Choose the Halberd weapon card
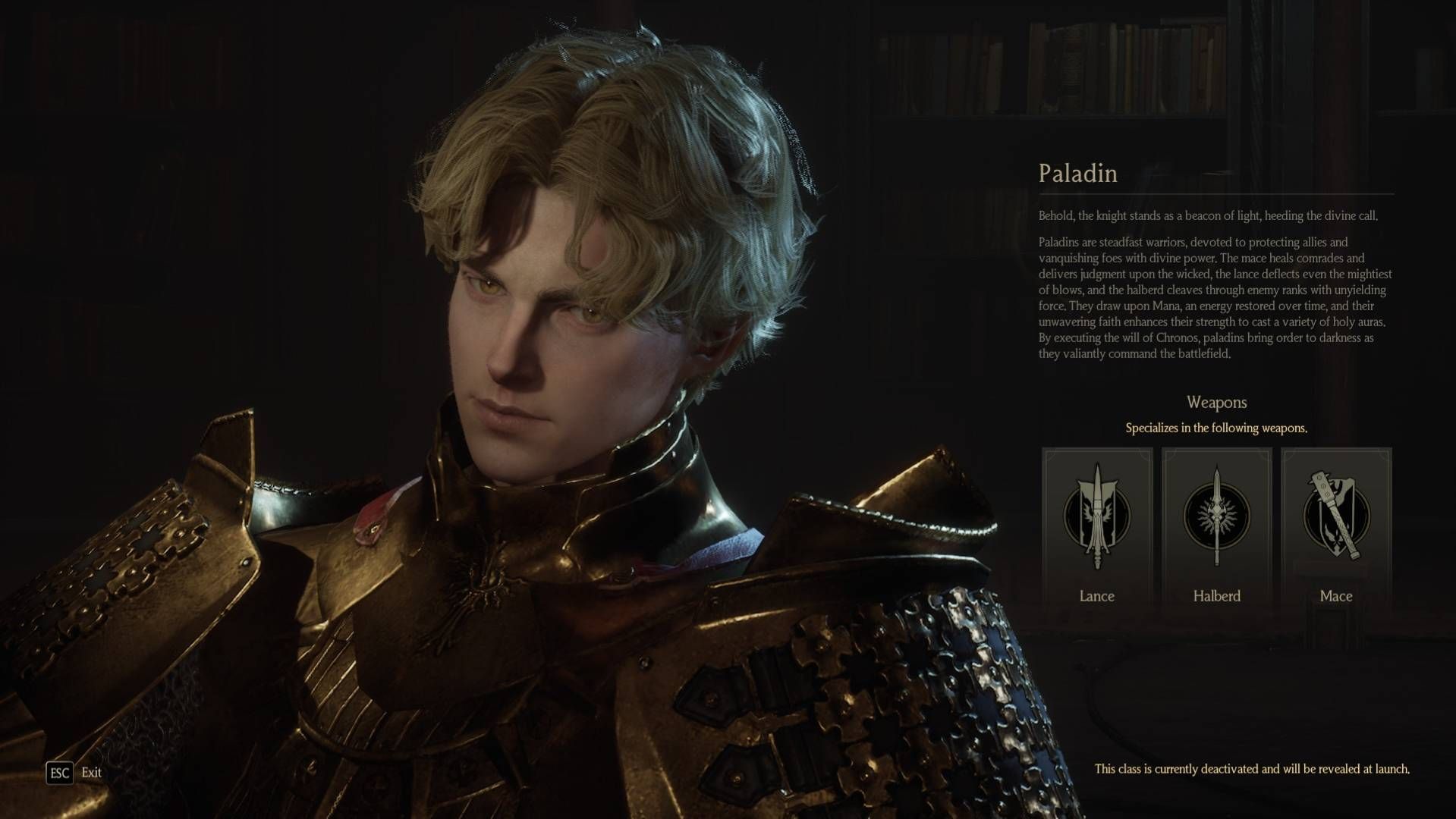 [1216, 527]
